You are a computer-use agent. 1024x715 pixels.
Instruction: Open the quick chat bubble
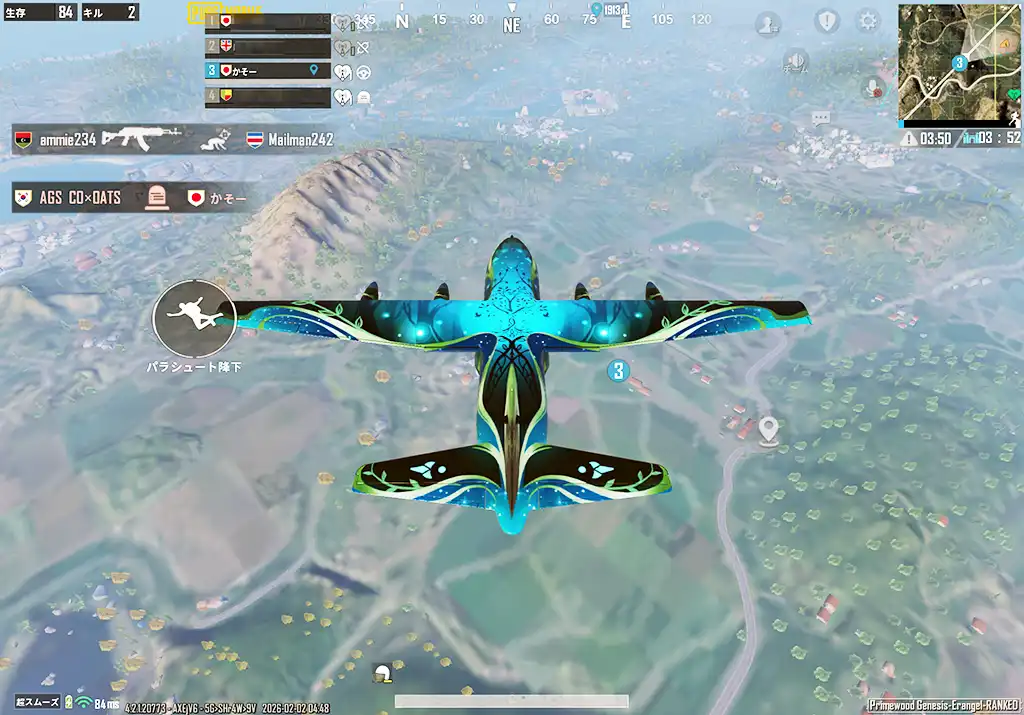tap(822, 118)
